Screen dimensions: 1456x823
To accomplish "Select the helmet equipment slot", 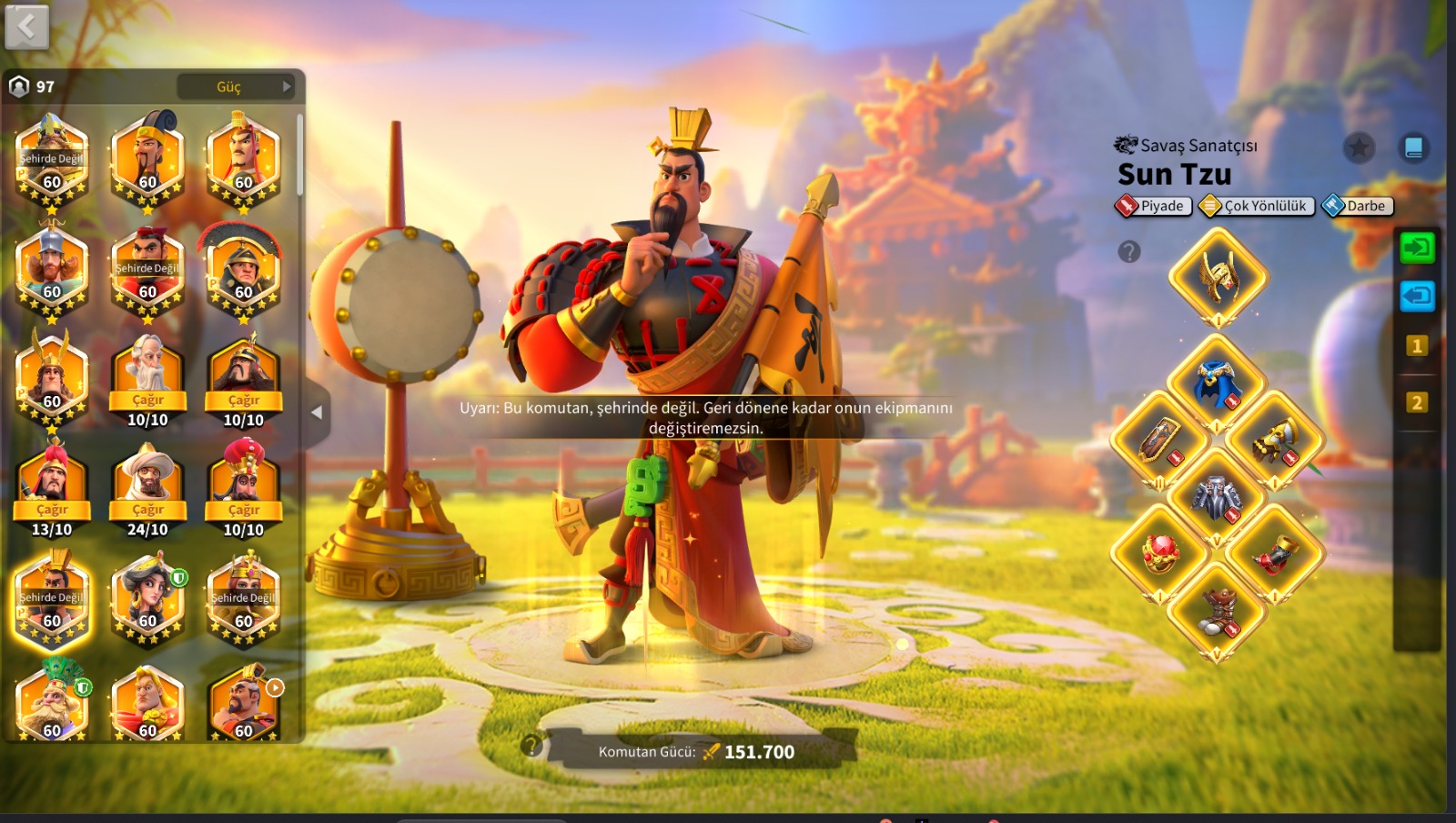I will 1218,277.
